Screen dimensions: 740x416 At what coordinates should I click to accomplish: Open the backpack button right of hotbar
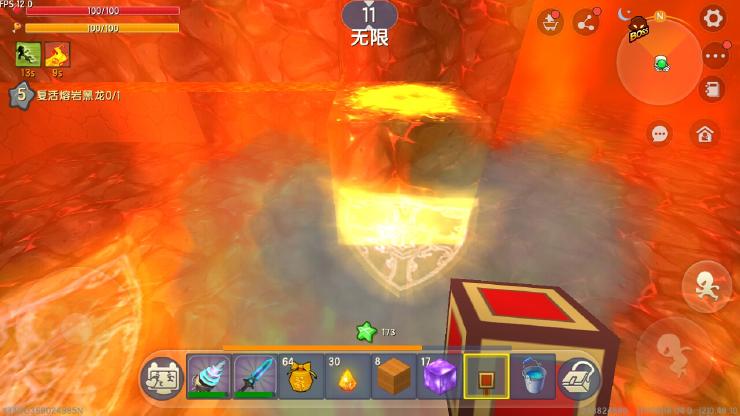(x=578, y=378)
